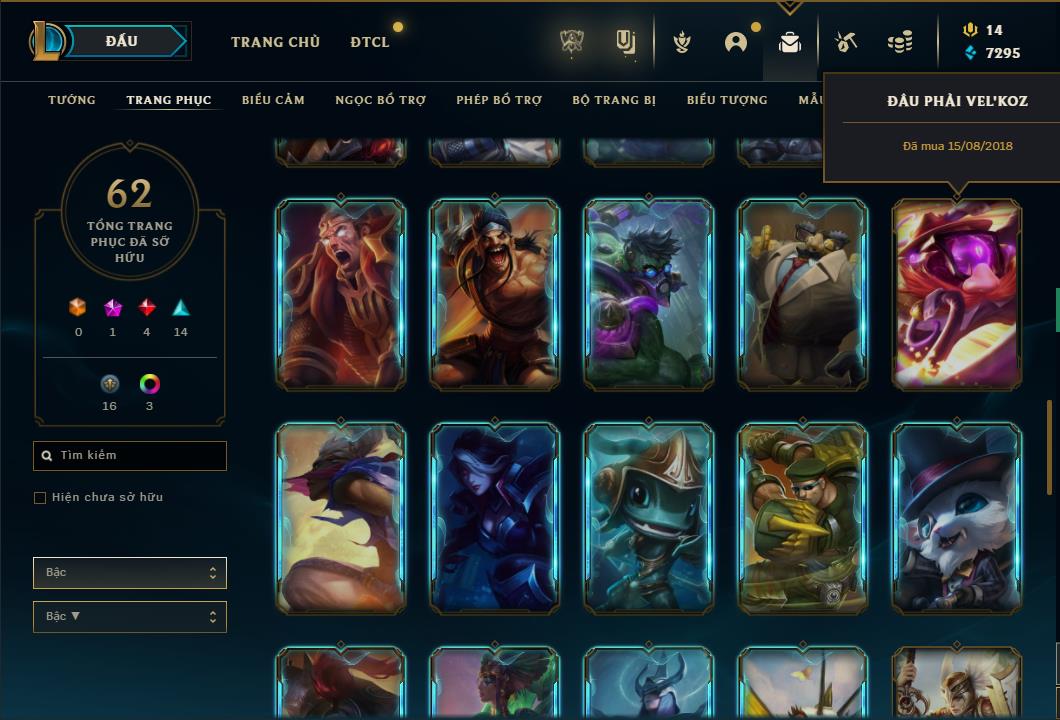Open the coin stack store icon
This screenshot has width=1060, height=720.
click(x=900, y=42)
